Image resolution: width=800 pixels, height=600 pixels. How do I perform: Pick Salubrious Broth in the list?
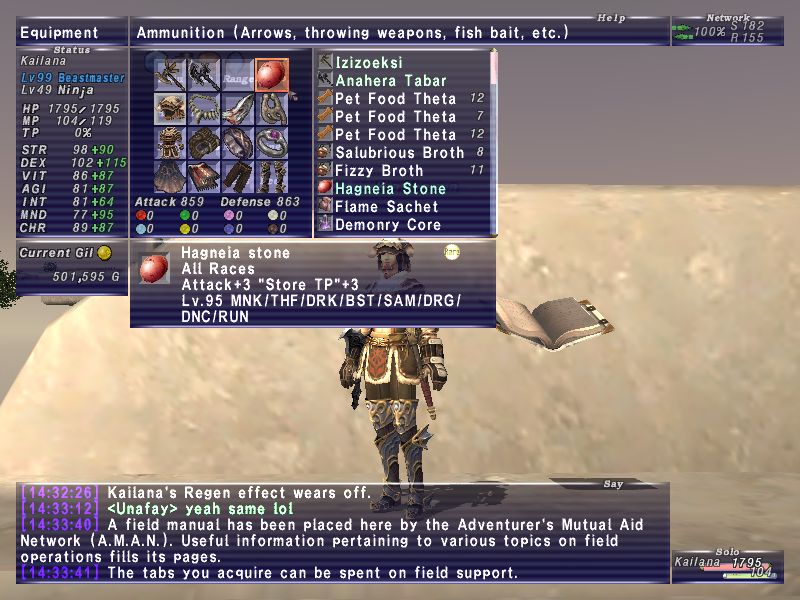point(399,153)
